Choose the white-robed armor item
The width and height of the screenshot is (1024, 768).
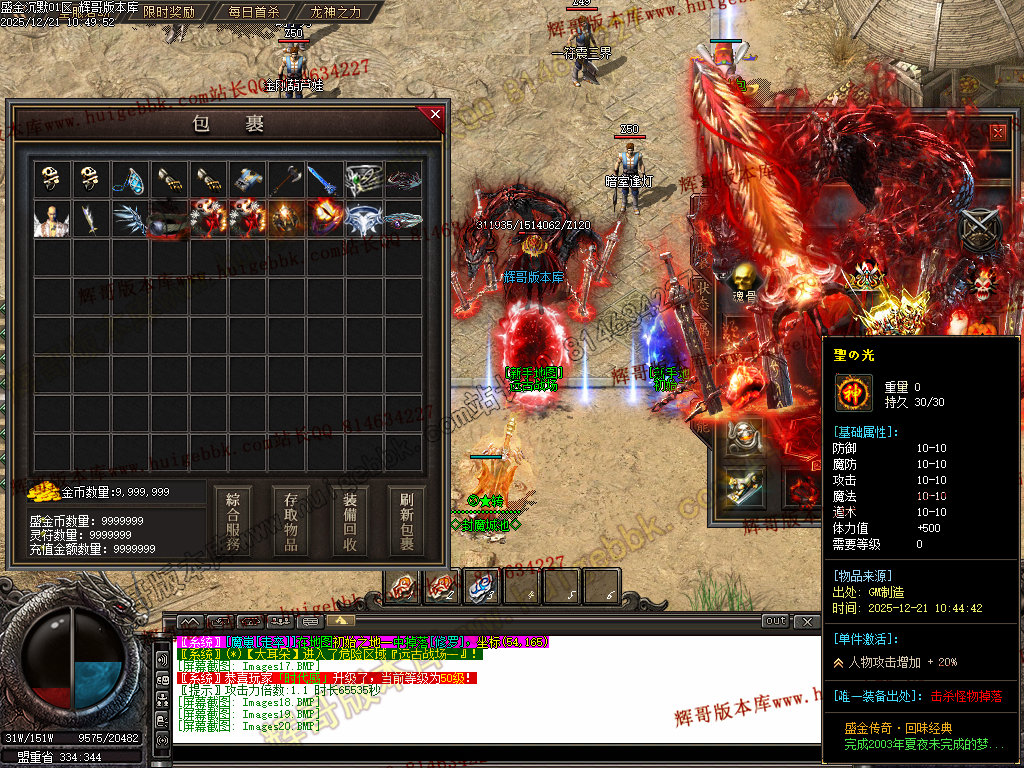click(x=49, y=219)
